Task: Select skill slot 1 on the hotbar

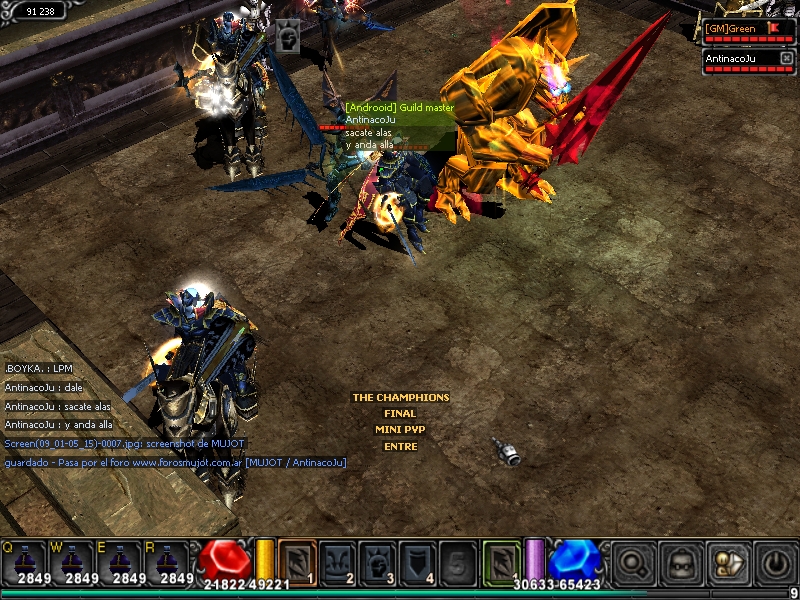Action: [297, 561]
